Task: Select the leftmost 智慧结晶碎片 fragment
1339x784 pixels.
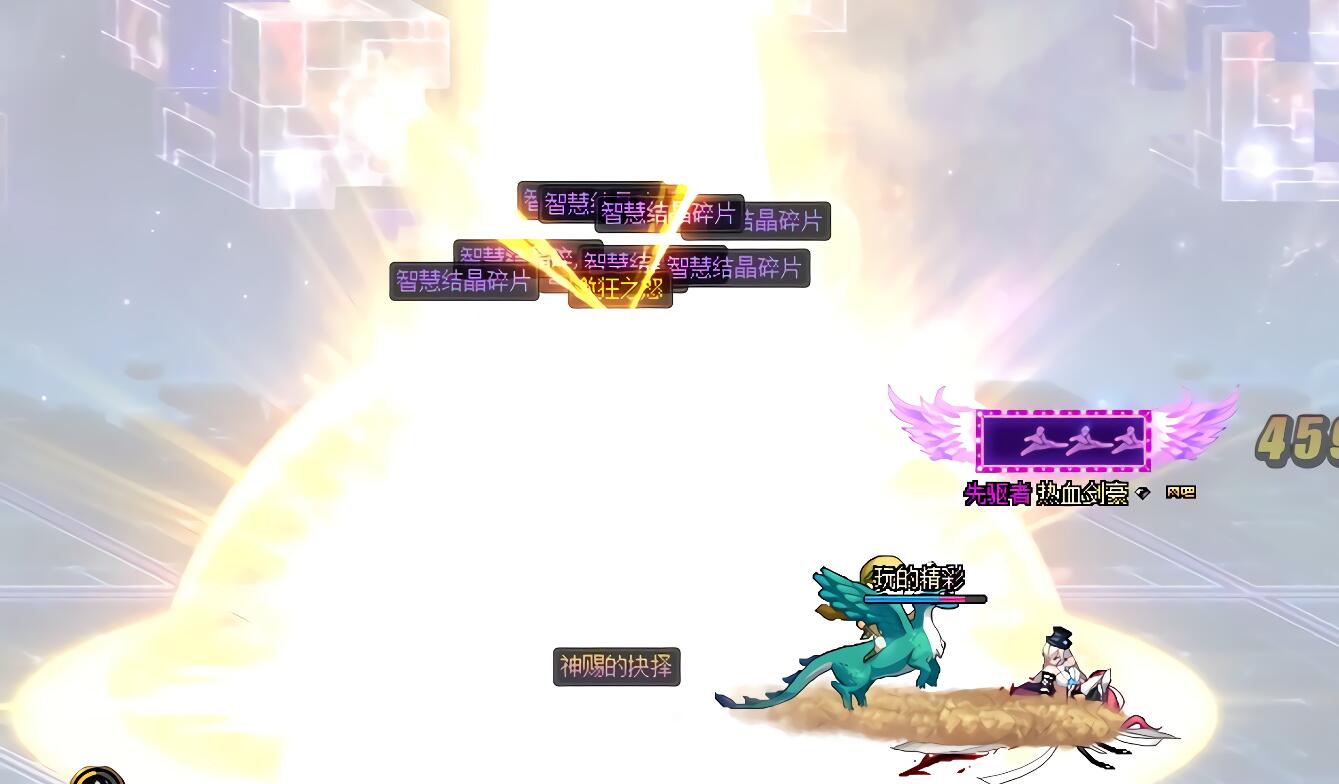Action: click(463, 281)
